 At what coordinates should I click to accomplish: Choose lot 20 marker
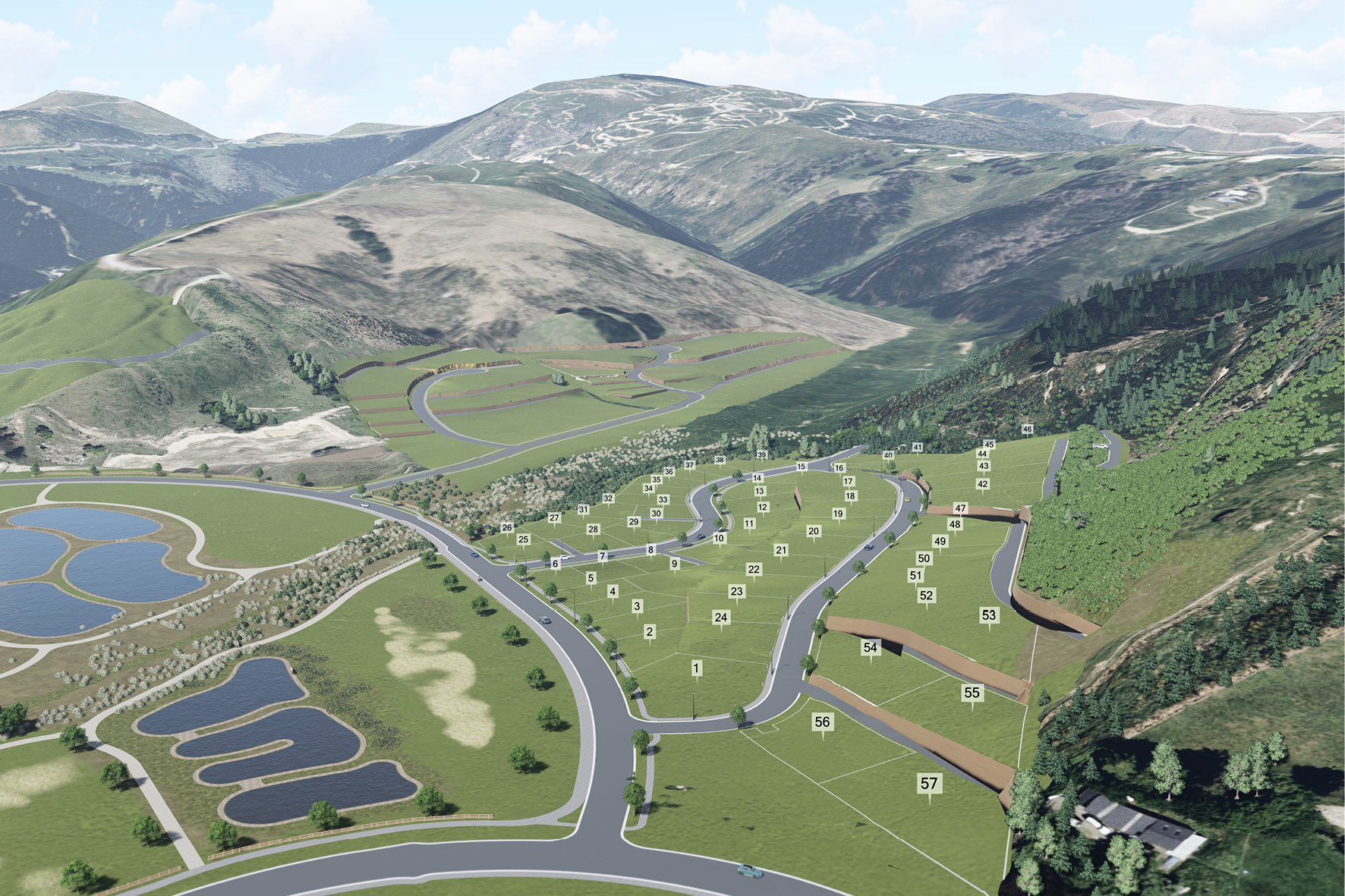pyautogui.click(x=814, y=531)
